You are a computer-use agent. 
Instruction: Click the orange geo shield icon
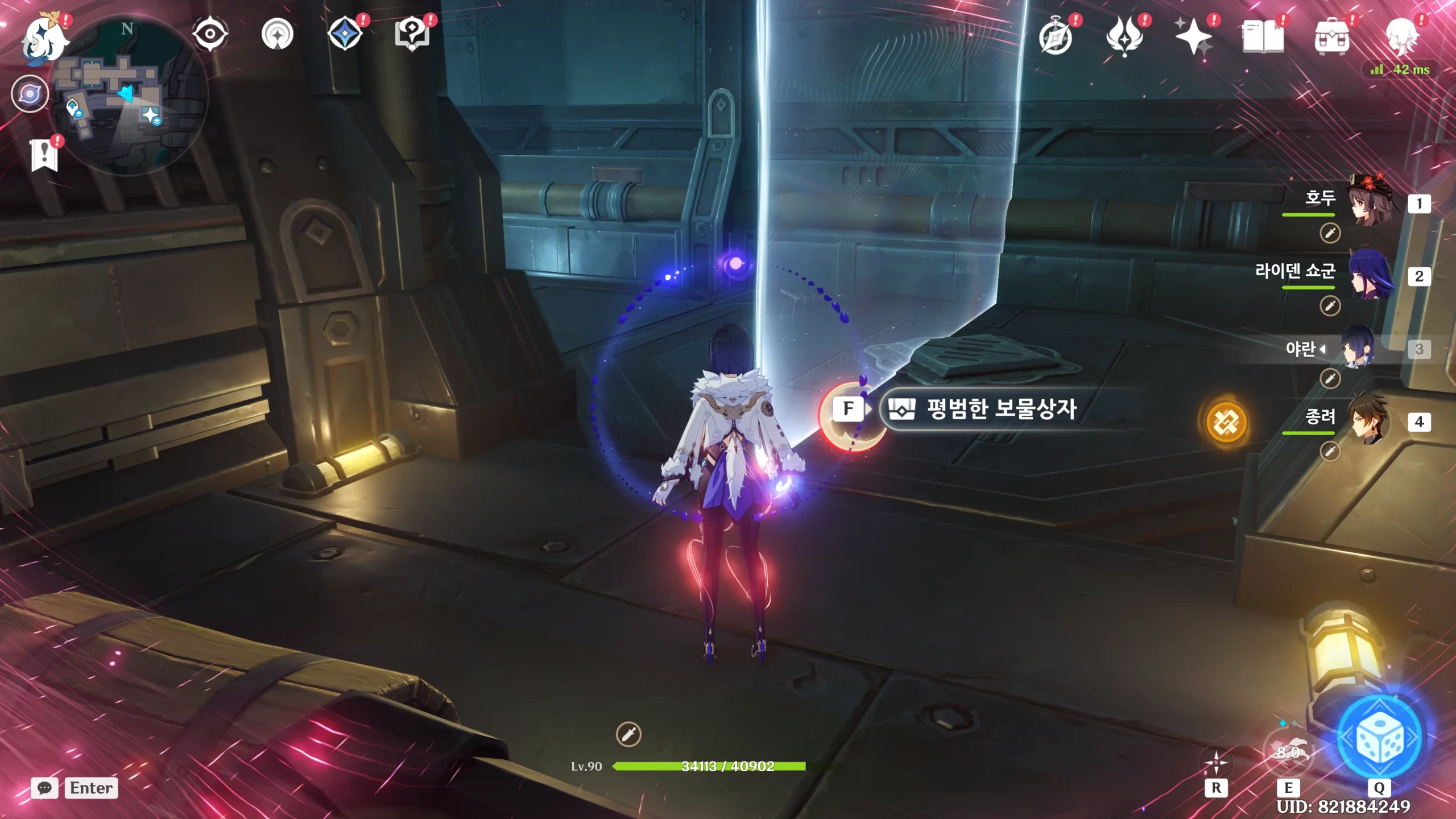tap(1226, 422)
